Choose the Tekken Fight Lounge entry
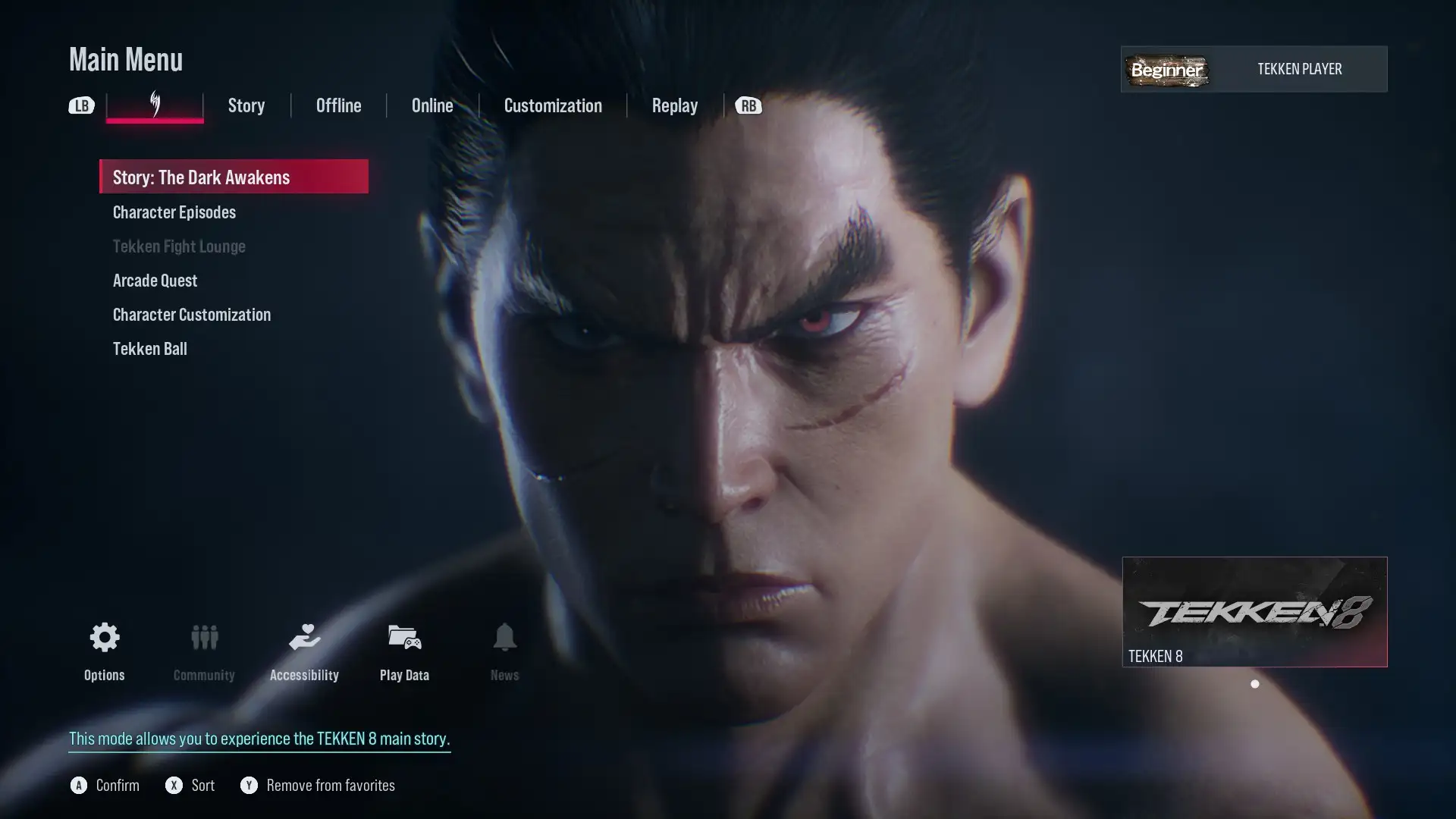This screenshot has height=819, width=1456. [x=179, y=246]
